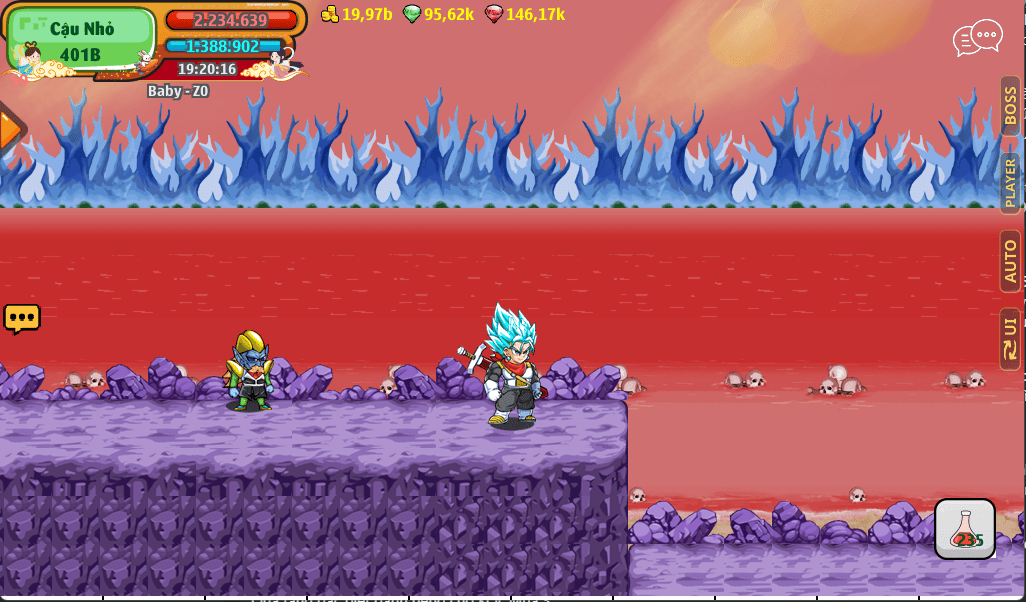This screenshot has width=1026, height=602.
Task: Open the PLAYER side tab
Action: (x=1010, y=183)
